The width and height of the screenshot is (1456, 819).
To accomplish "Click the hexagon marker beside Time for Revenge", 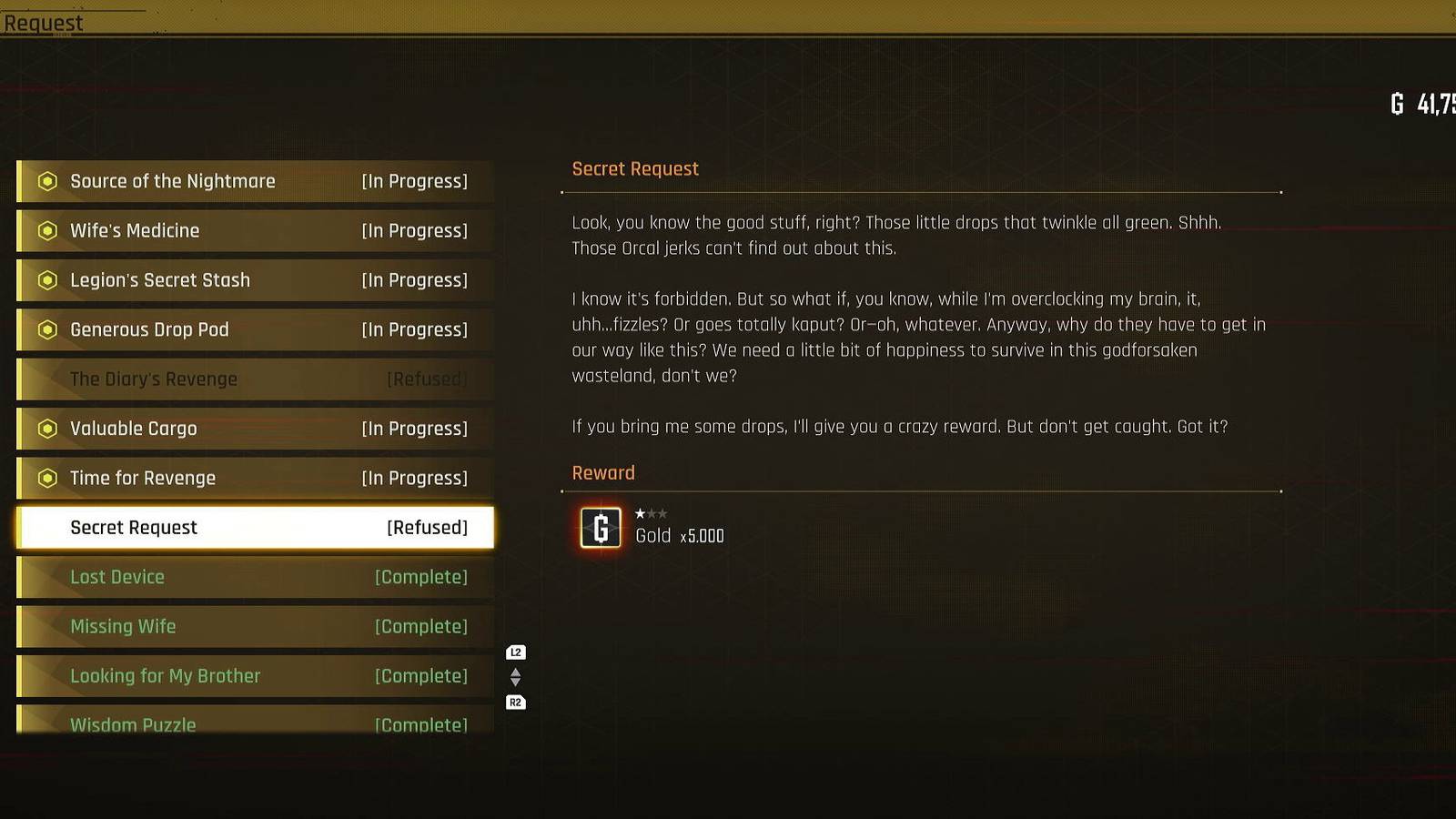I will tap(46, 478).
